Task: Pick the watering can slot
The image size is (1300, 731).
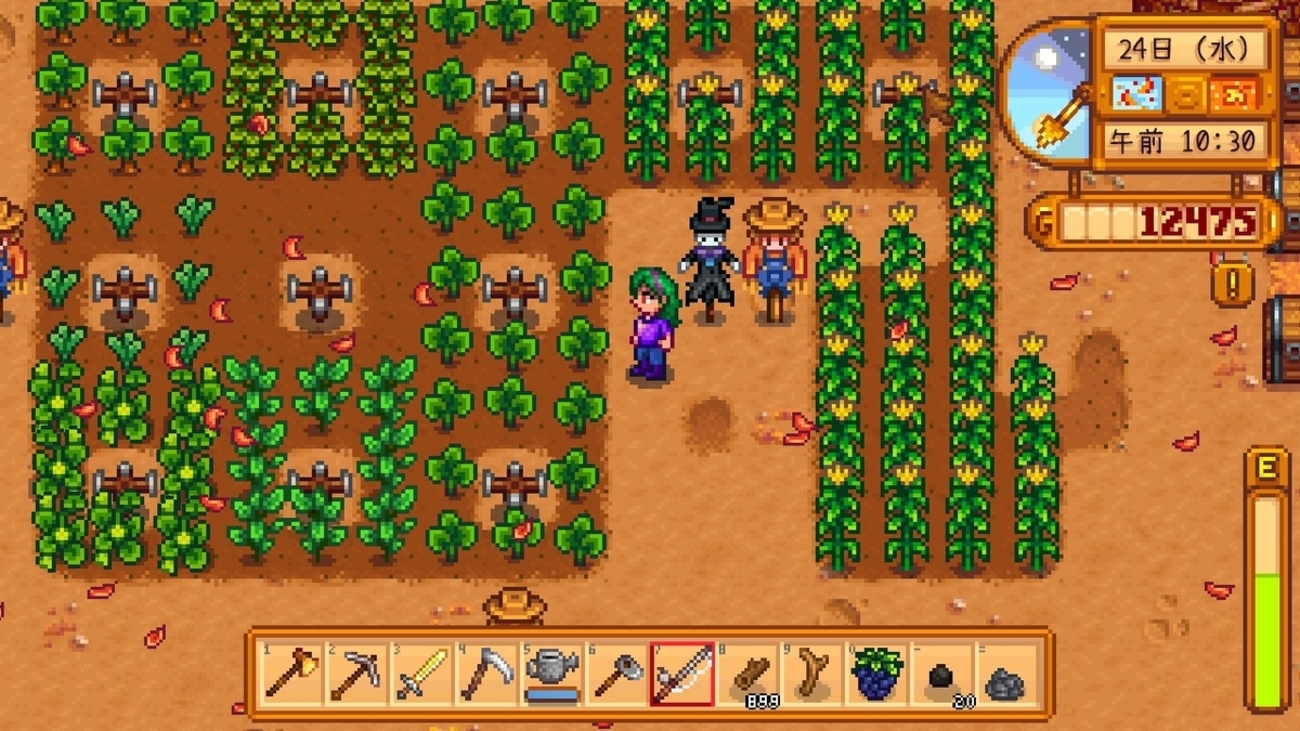Action: (551, 674)
